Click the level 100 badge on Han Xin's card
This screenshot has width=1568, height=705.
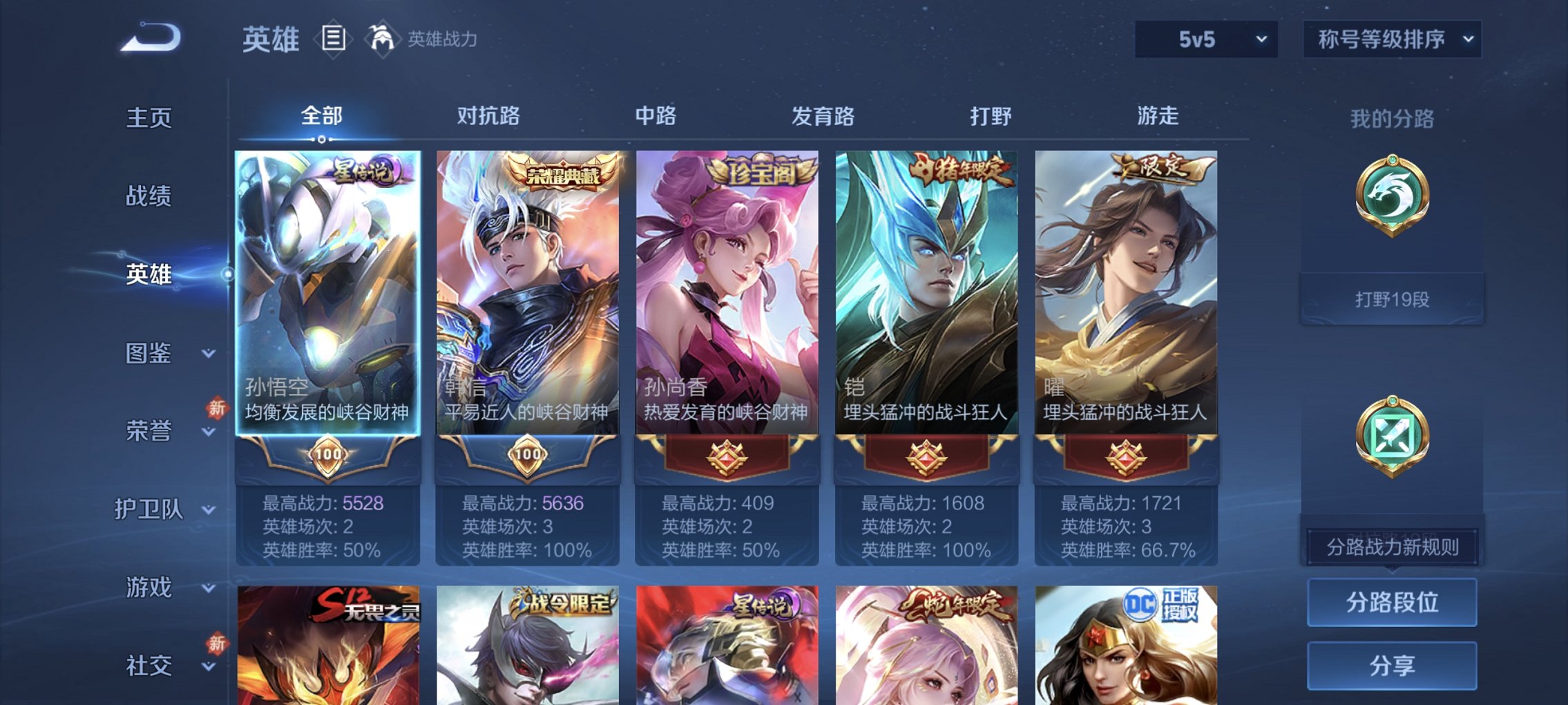527,455
